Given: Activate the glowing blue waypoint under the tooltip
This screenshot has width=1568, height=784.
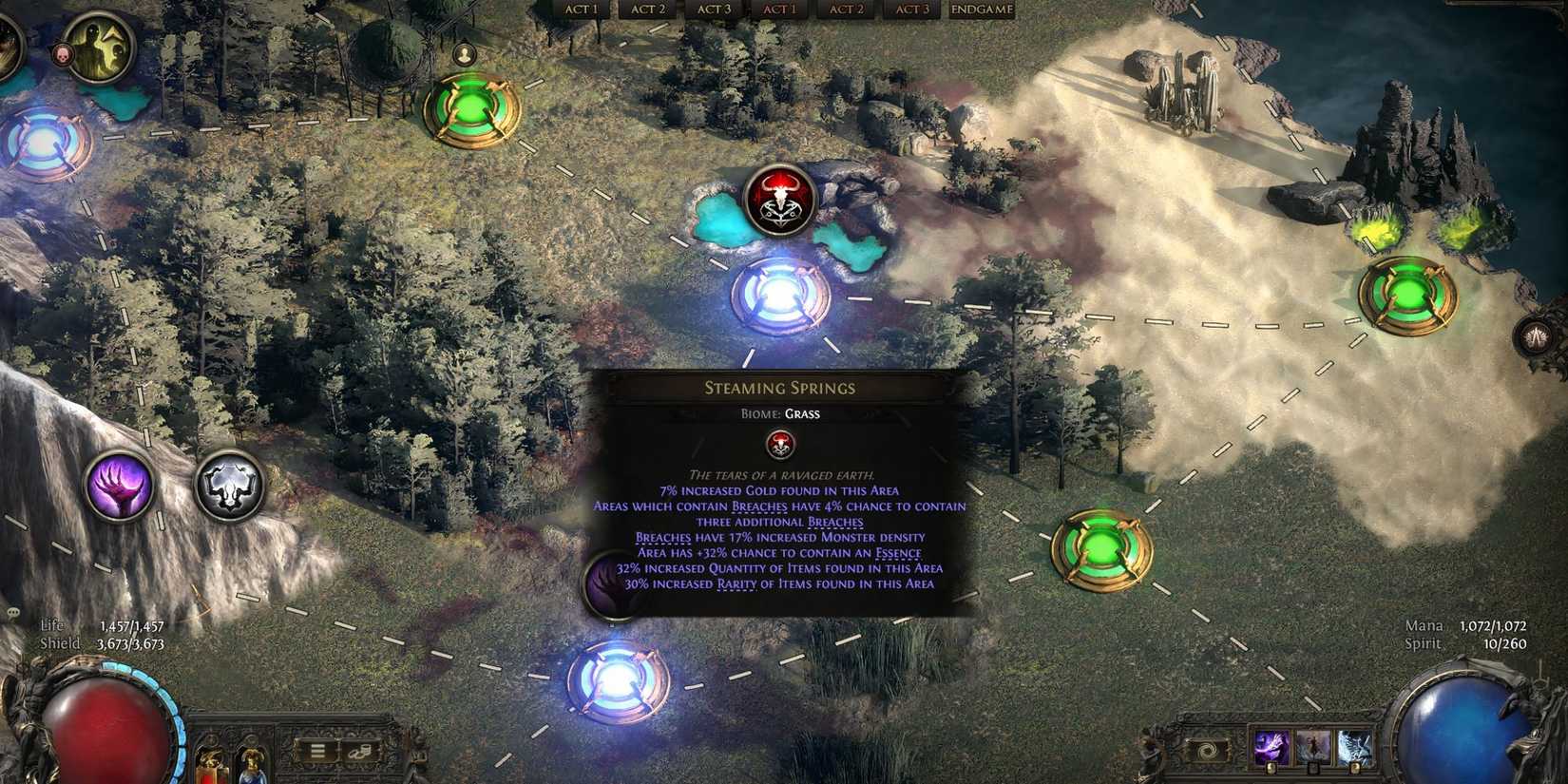Looking at the screenshot, I should pos(618,679).
